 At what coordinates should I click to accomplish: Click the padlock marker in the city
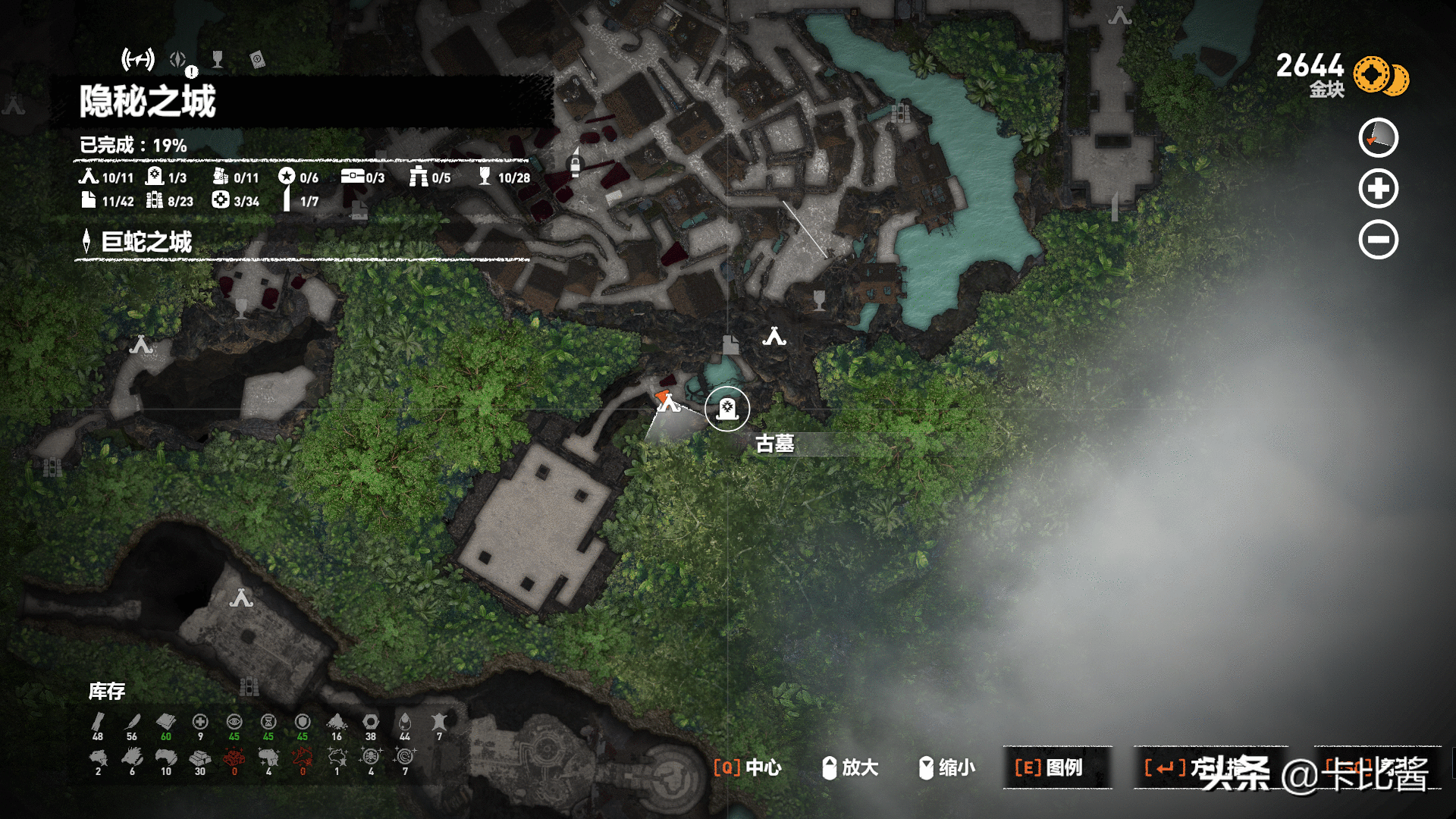(x=575, y=164)
